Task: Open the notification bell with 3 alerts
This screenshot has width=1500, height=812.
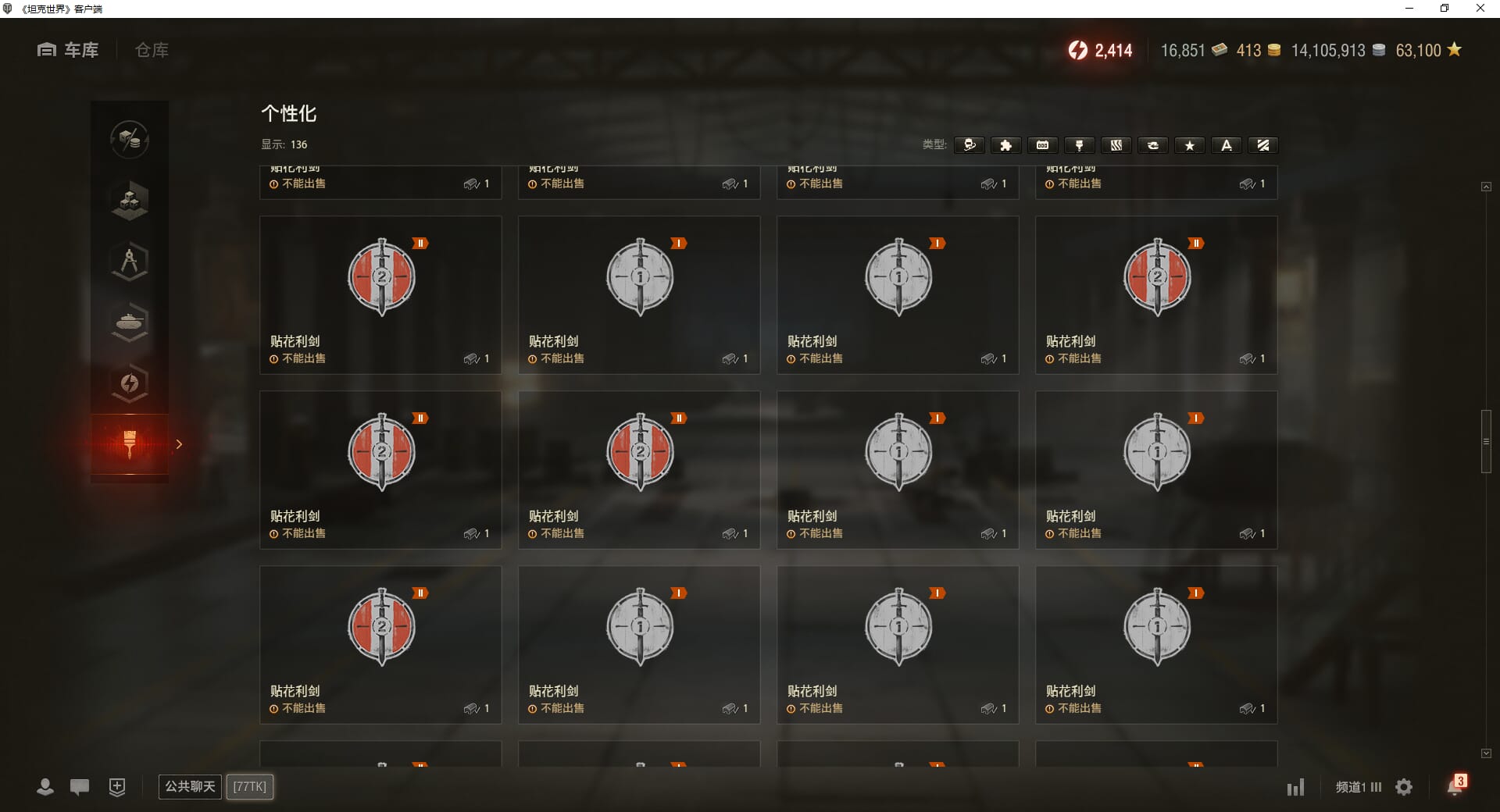Action: [x=1455, y=786]
